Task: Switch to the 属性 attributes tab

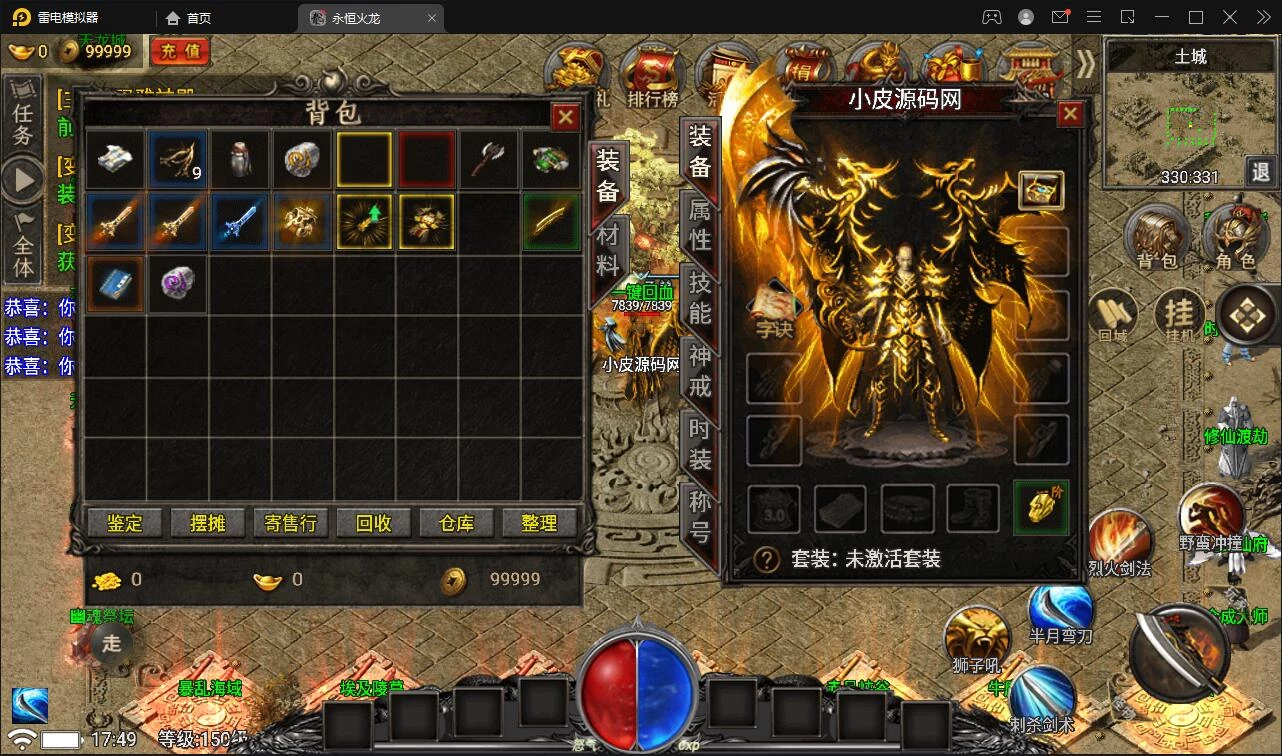Action: (x=700, y=224)
